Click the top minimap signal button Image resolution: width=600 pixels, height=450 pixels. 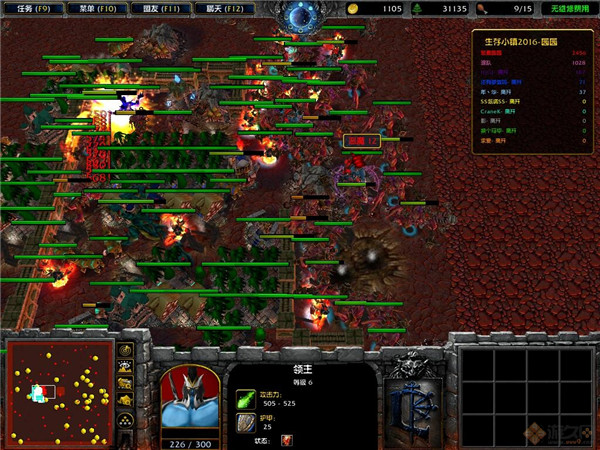(x=126, y=350)
